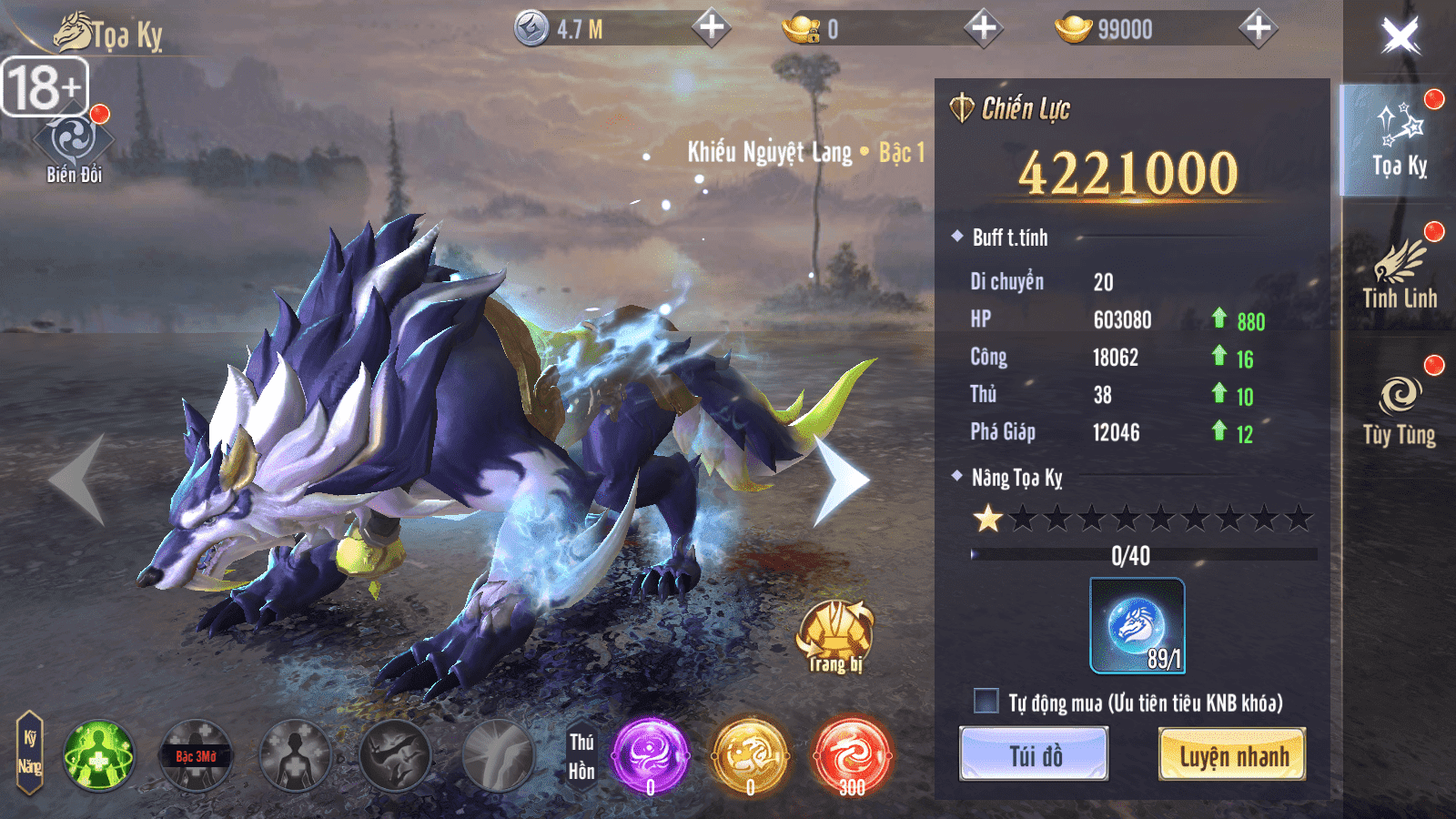The height and width of the screenshot is (819, 1456).
Task: Add silver via the 4.7 M plus button
Action: 712,28
